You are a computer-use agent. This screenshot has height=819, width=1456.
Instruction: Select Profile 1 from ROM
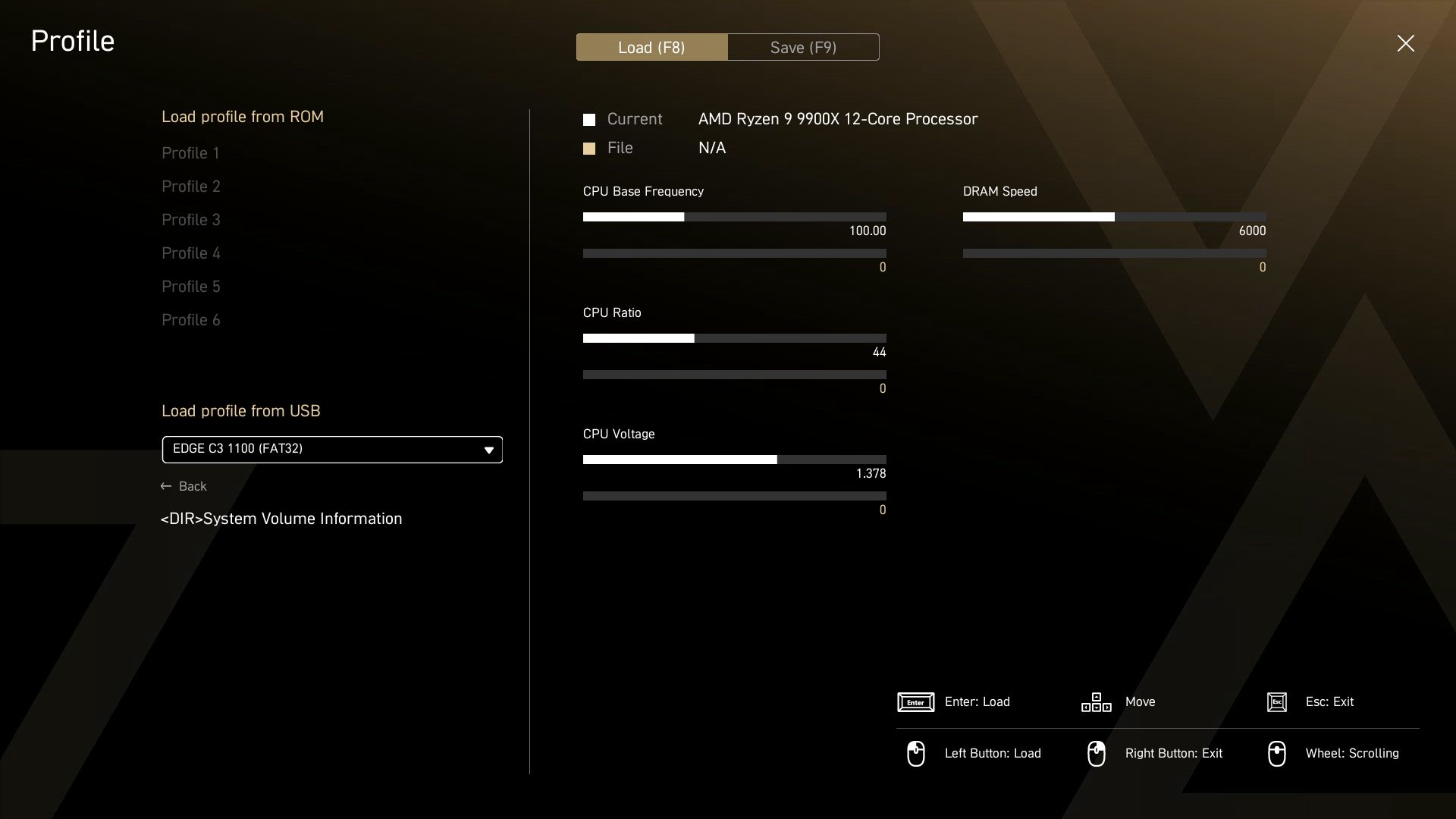pos(190,153)
